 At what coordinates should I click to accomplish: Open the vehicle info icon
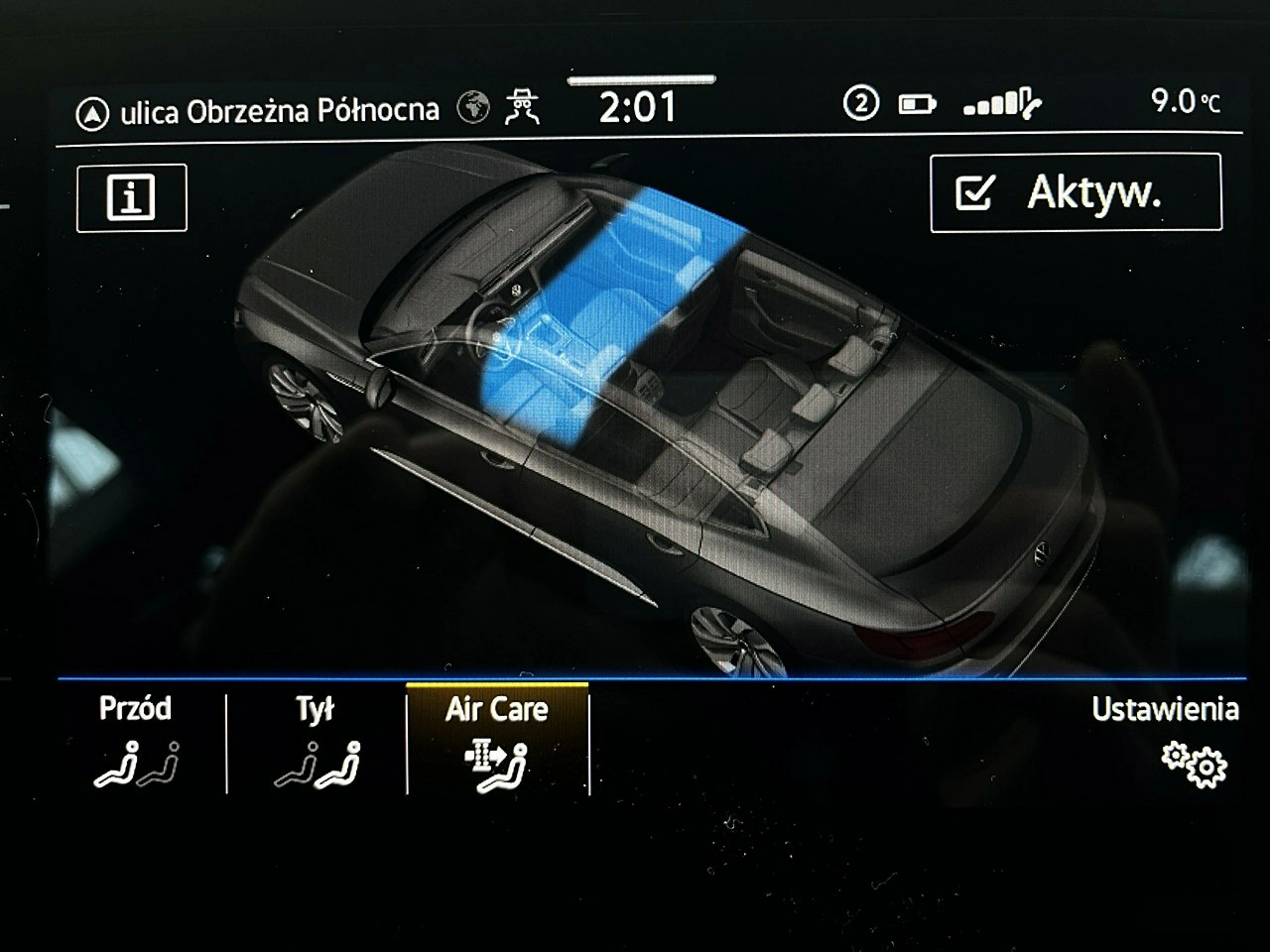(130, 198)
